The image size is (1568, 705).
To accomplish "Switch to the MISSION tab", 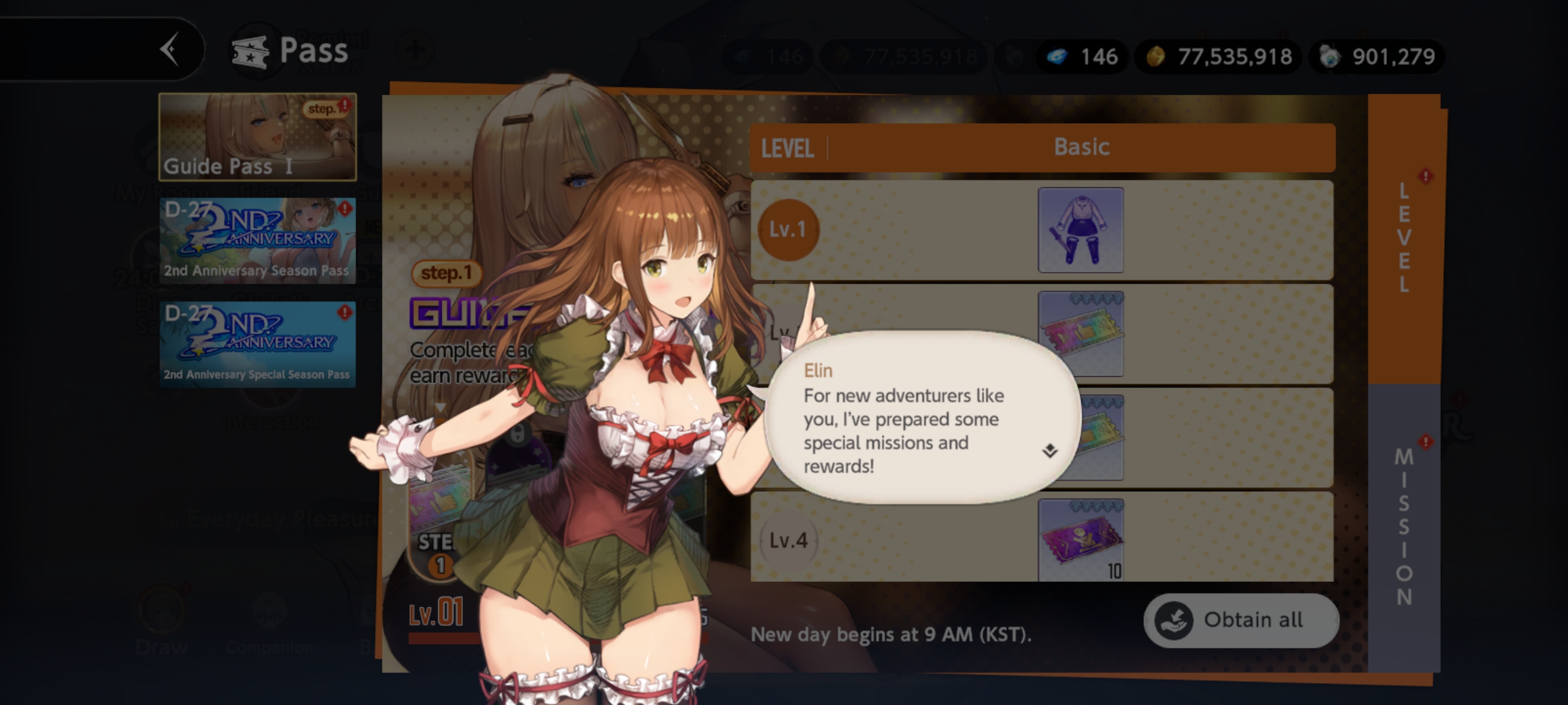I will (x=1404, y=526).
